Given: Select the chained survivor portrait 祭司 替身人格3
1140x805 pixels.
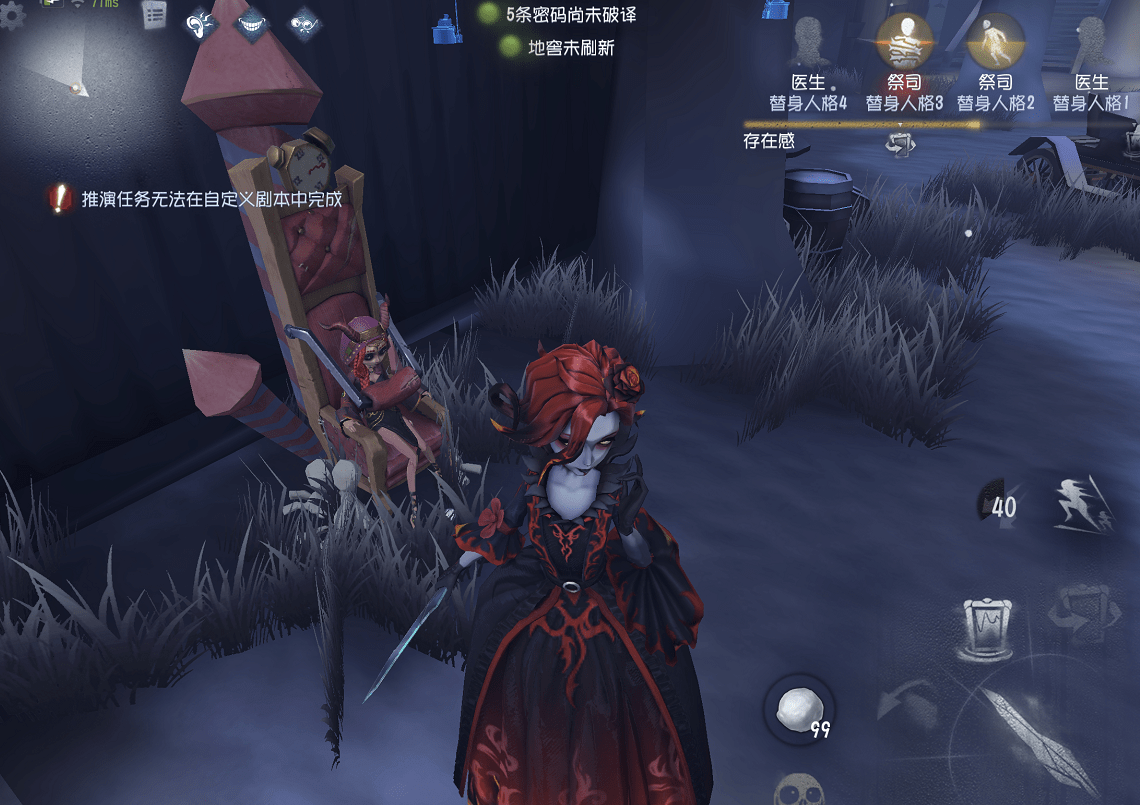Looking at the screenshot, I should point(904,40).
